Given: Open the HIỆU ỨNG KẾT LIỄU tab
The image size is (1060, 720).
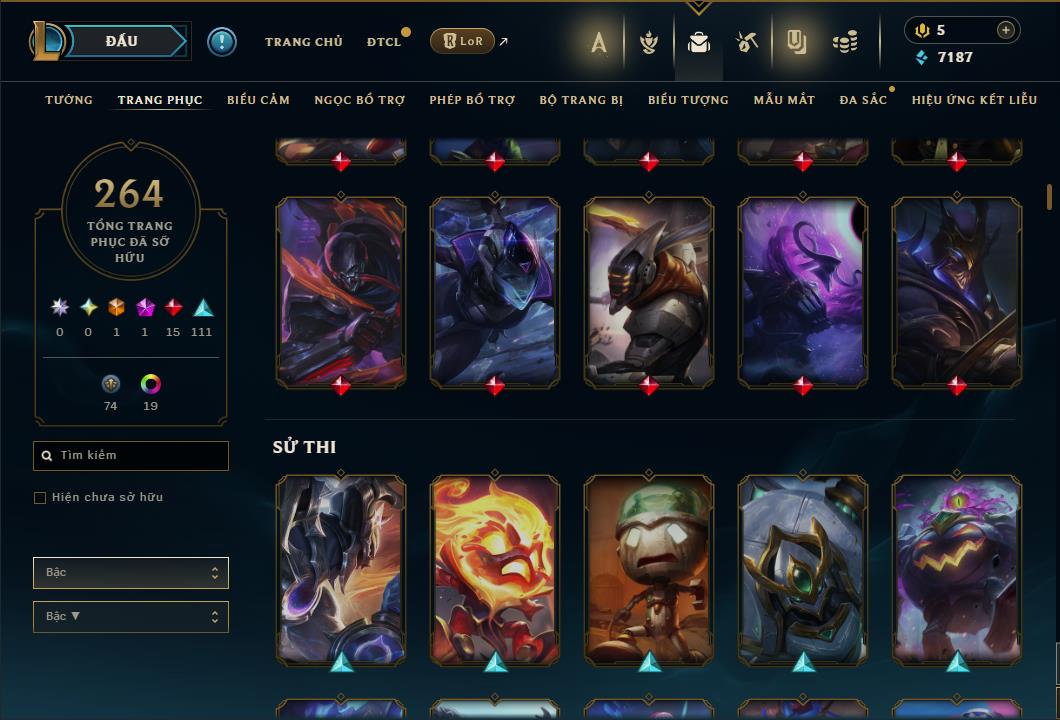Looking at the screenshot, I should coord(974,100).
